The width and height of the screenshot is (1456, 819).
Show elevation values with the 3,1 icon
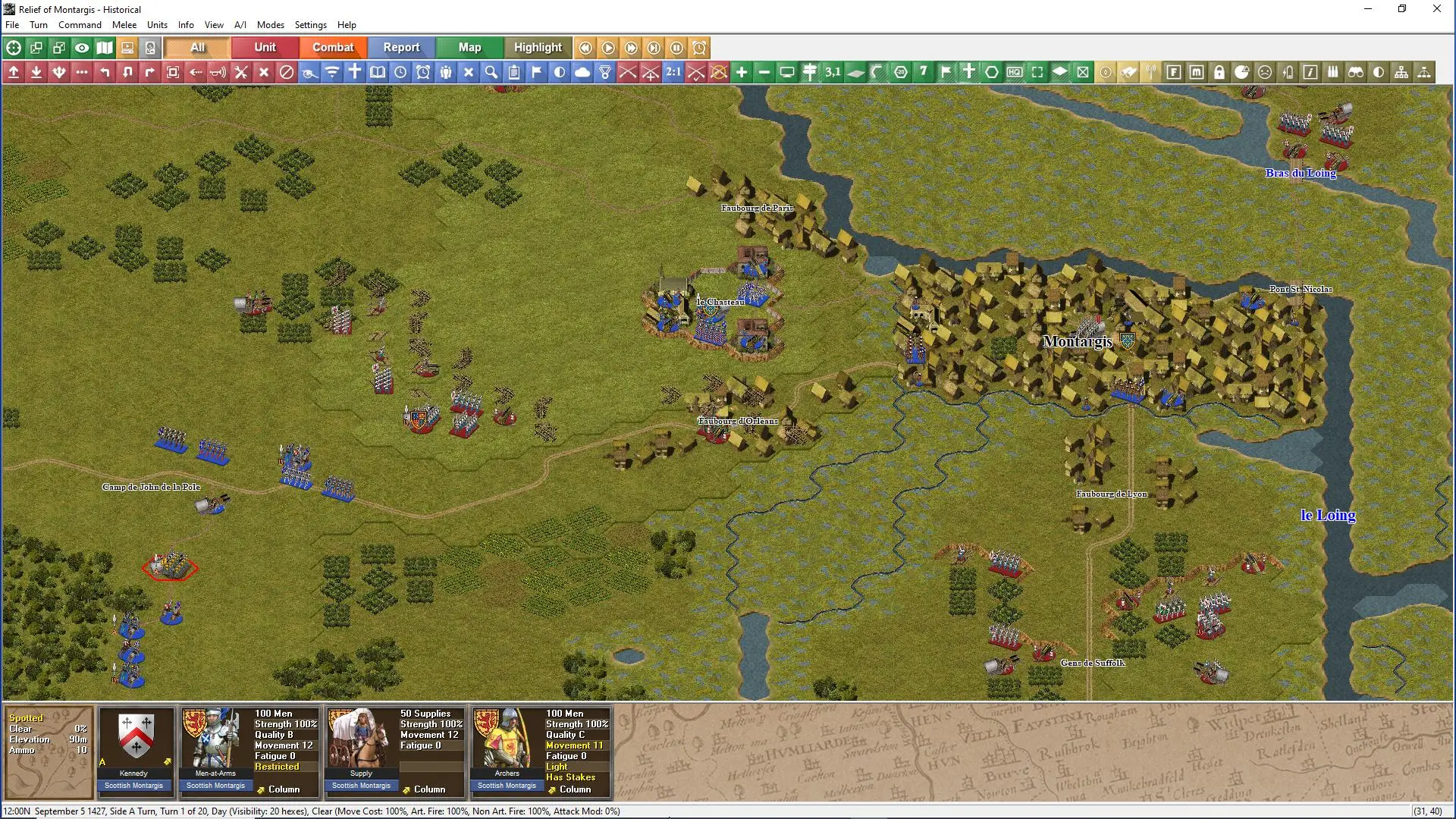(833, 72)
